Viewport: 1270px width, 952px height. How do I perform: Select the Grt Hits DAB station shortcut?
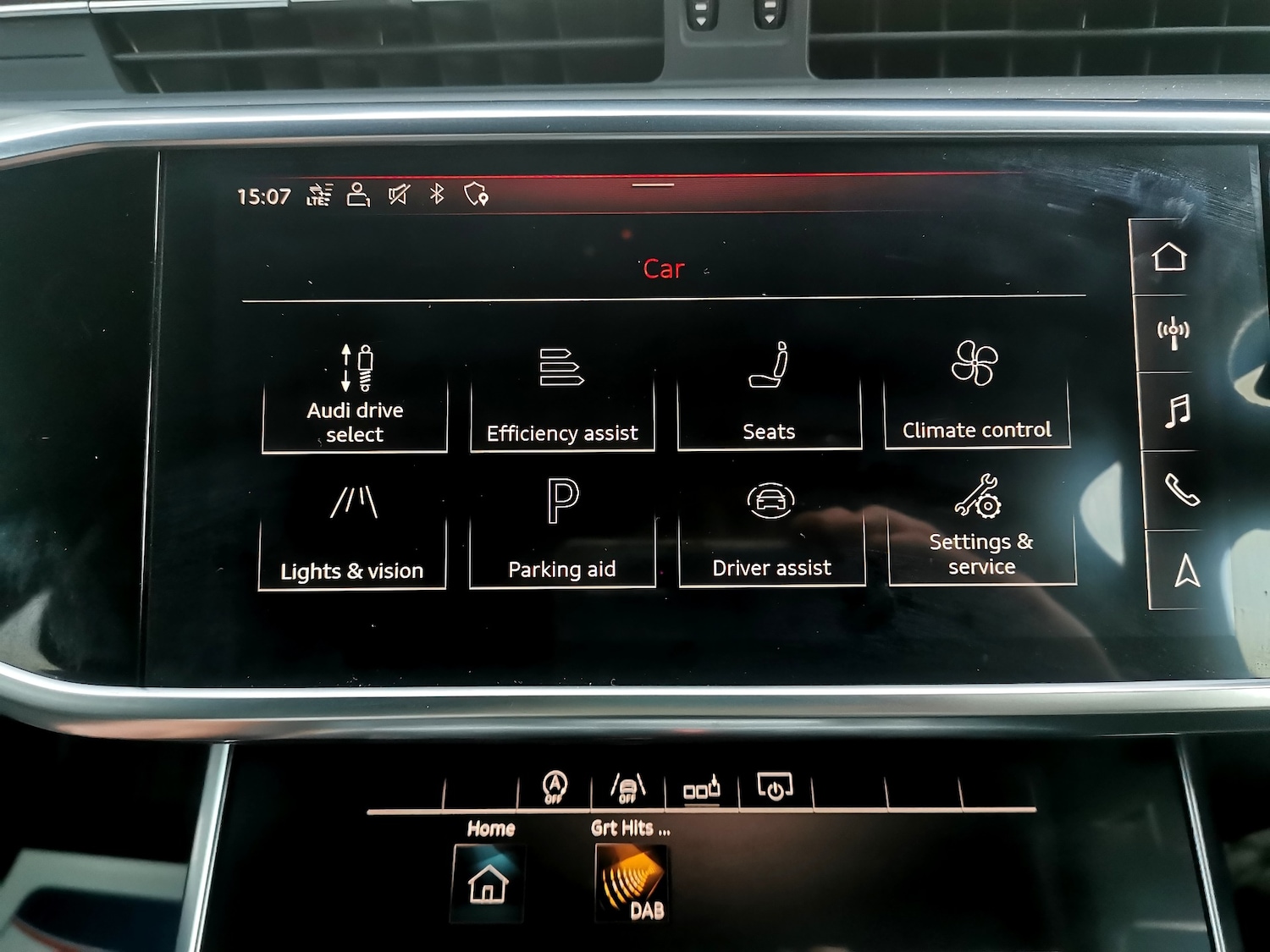632,883
